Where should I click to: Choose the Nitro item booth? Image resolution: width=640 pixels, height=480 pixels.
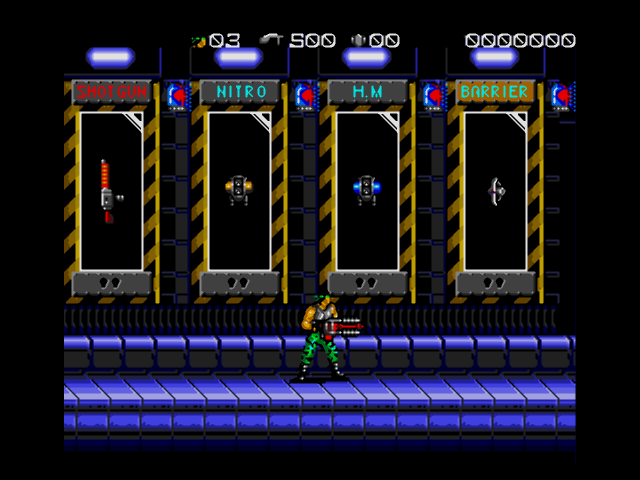point(239,190)
